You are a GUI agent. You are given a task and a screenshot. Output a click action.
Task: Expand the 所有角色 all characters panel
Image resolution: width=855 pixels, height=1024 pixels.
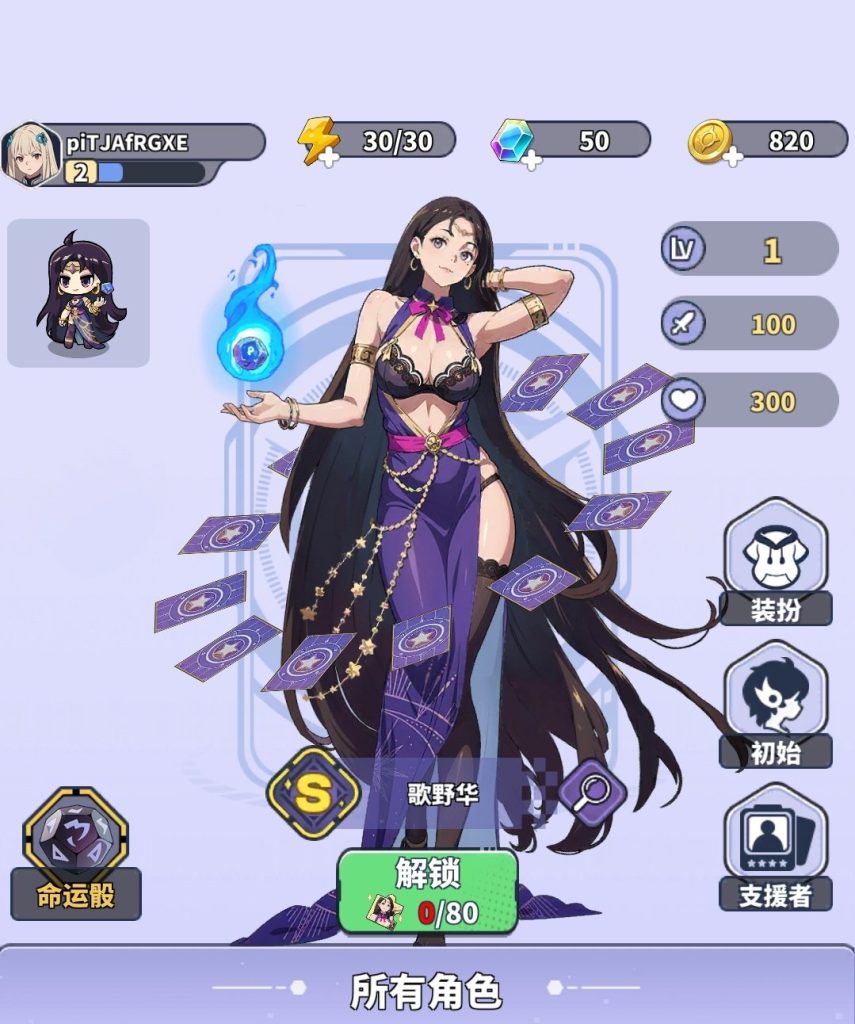click(427, 989)
